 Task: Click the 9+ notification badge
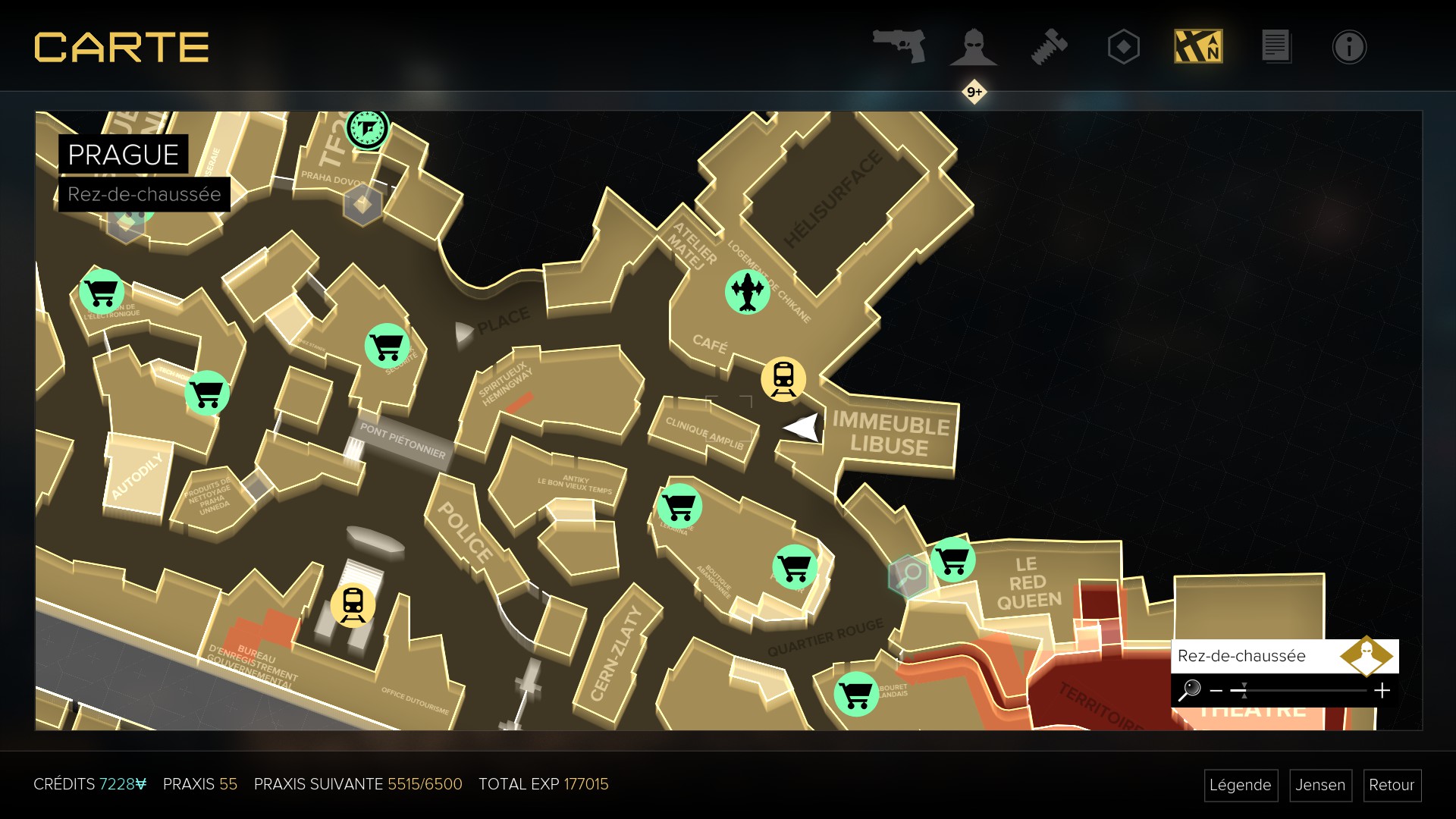[x=973, y=91]
